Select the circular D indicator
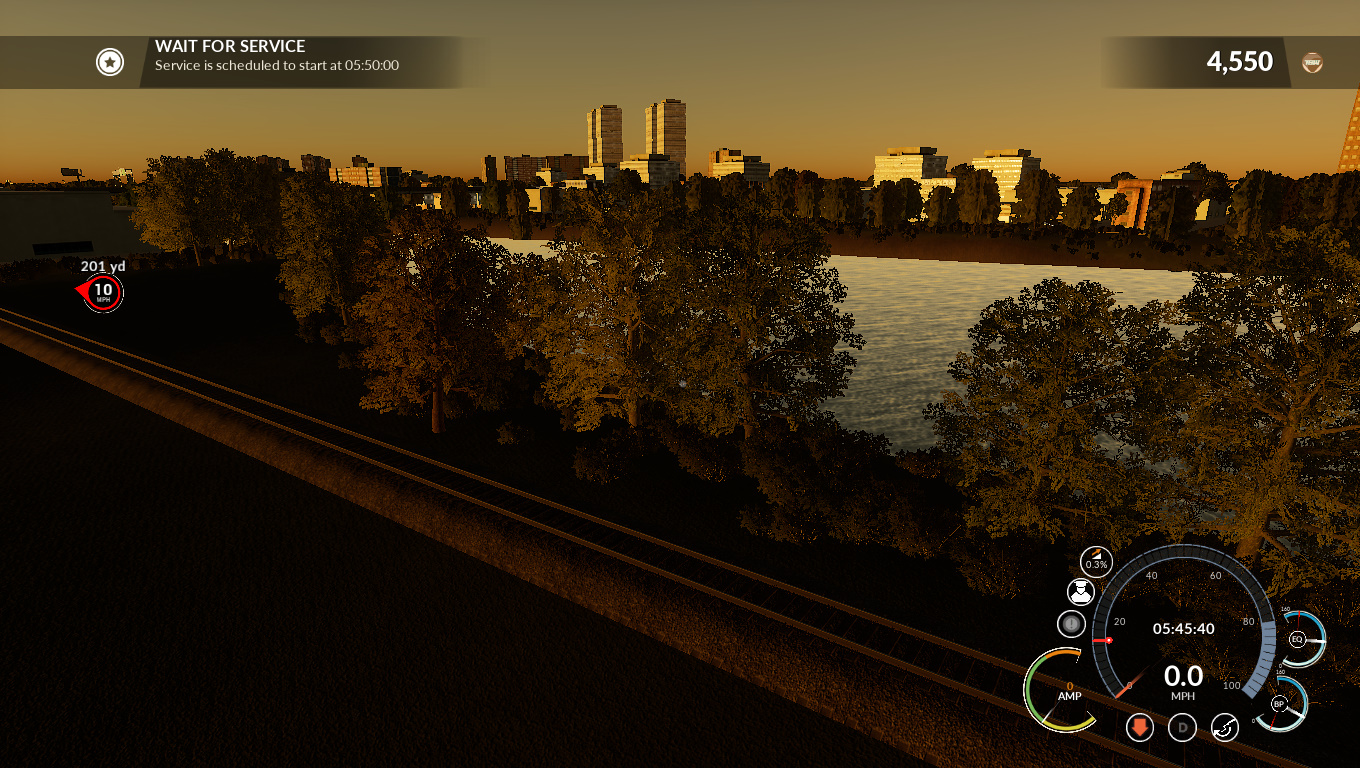1360x768 pixels. tap(1183, 727)
